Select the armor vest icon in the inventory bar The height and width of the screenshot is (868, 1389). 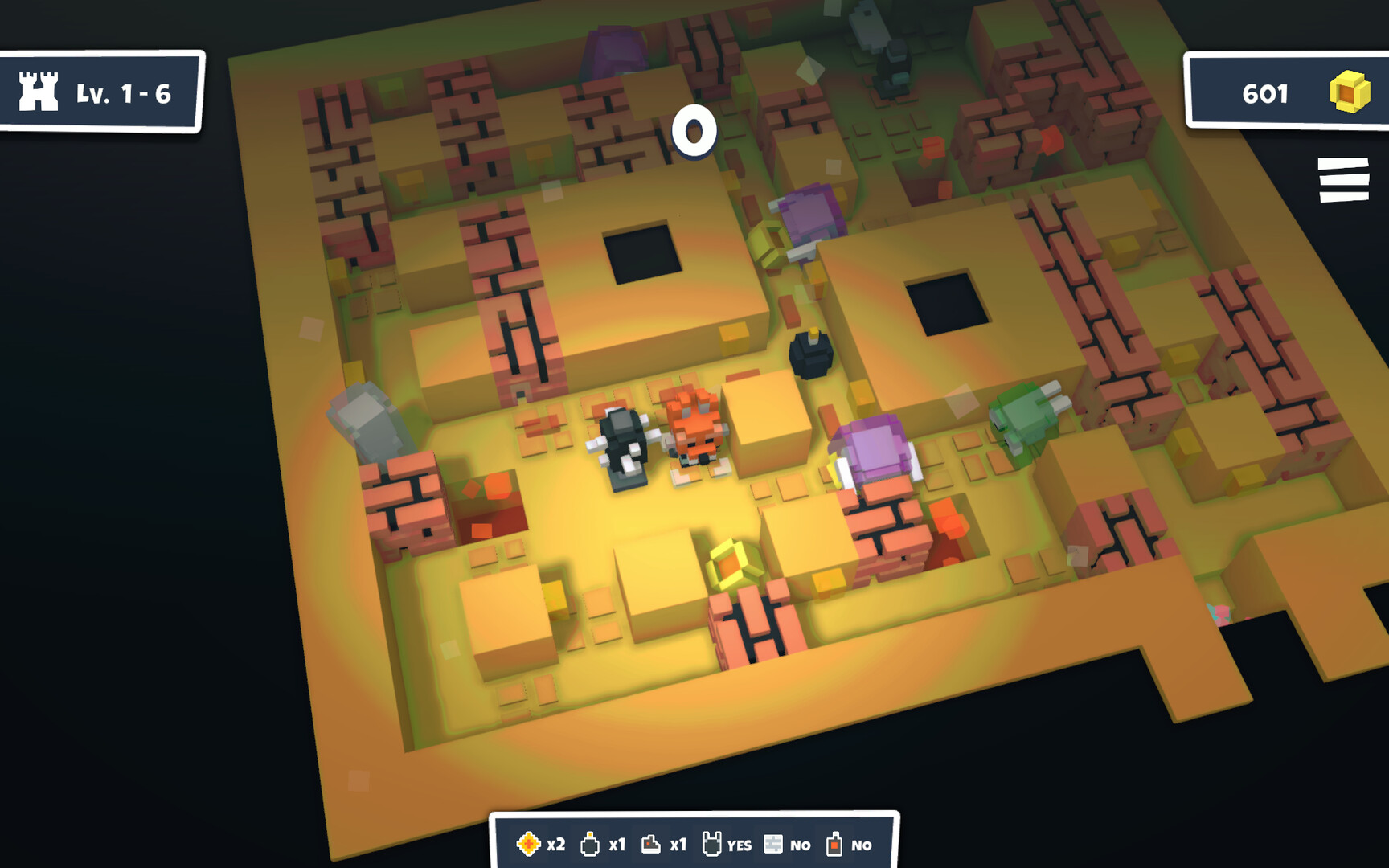(711, 845)
